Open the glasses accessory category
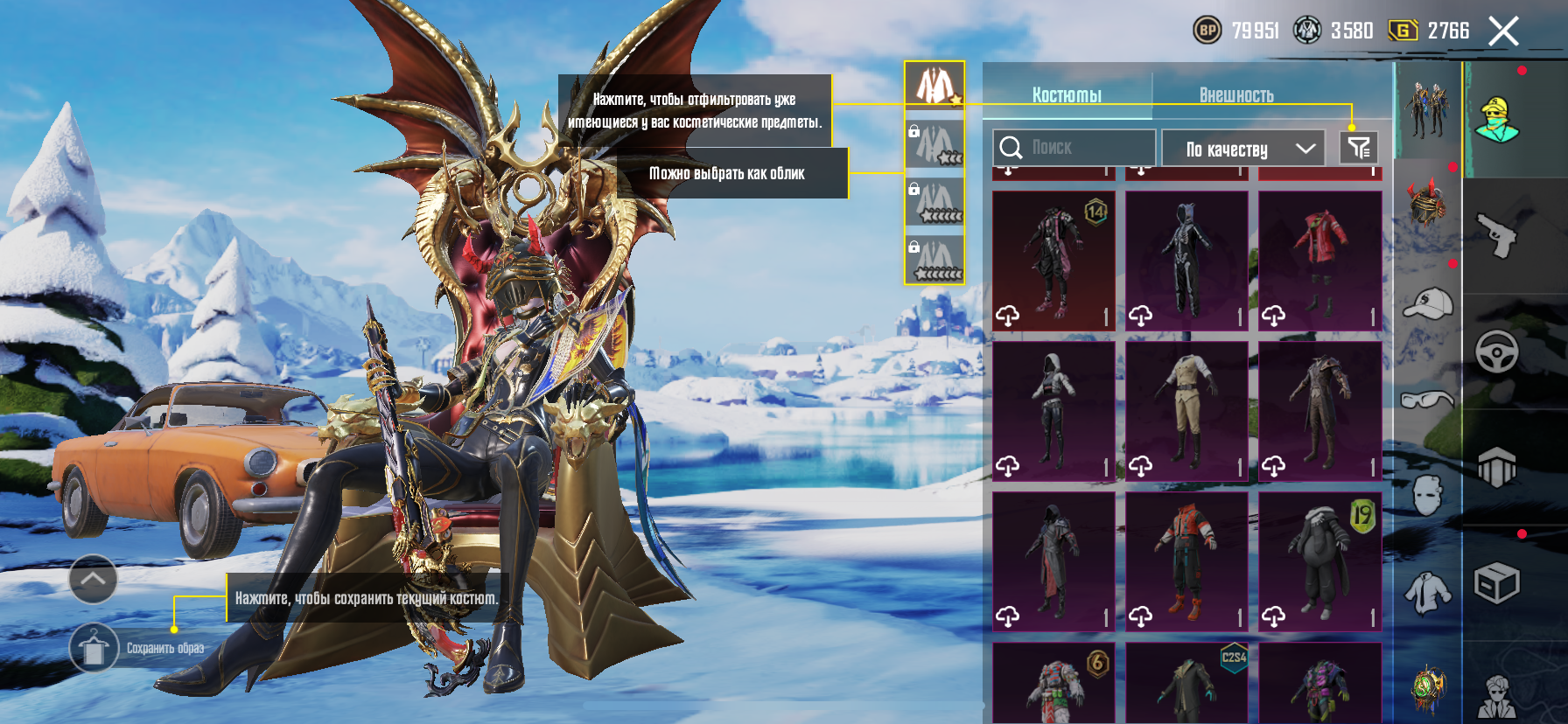This screenshot has width=1568, height=724. click(1428, 400)
